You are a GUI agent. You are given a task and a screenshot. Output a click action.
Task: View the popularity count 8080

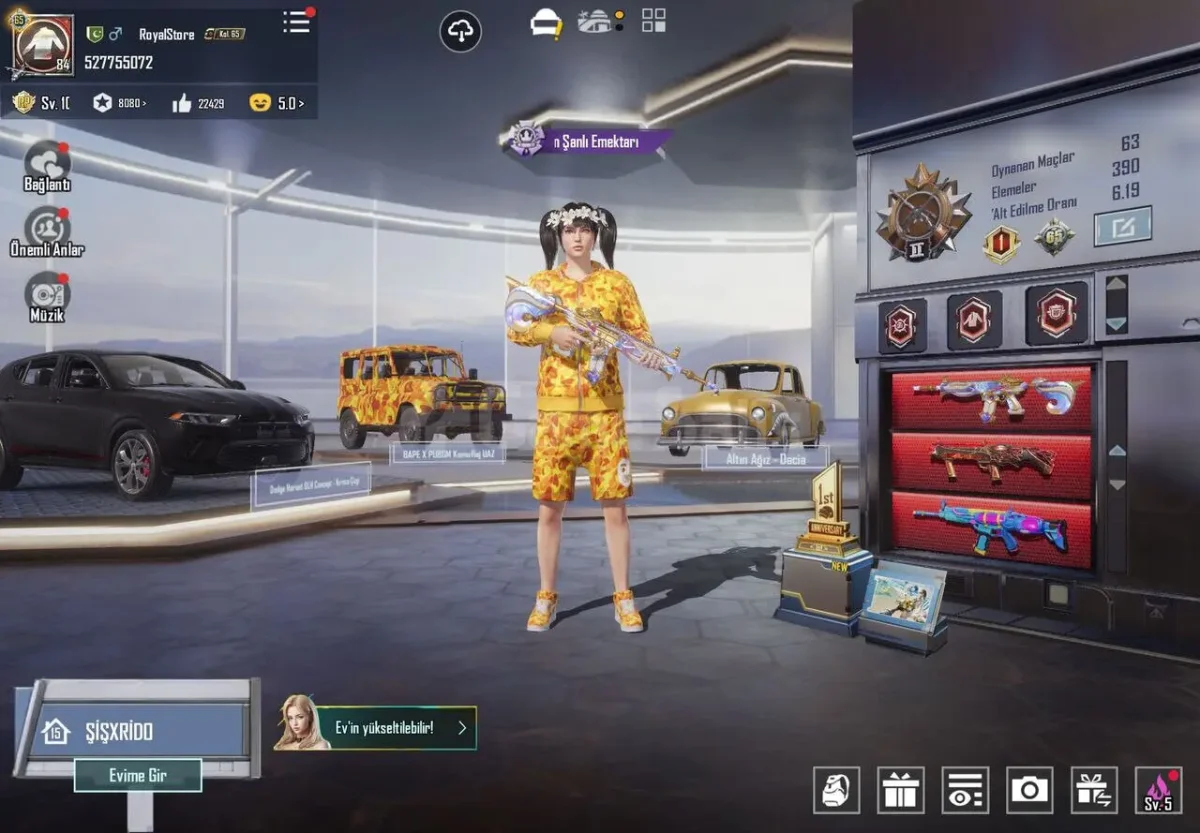pyautogui.click(x=119, y=102)
